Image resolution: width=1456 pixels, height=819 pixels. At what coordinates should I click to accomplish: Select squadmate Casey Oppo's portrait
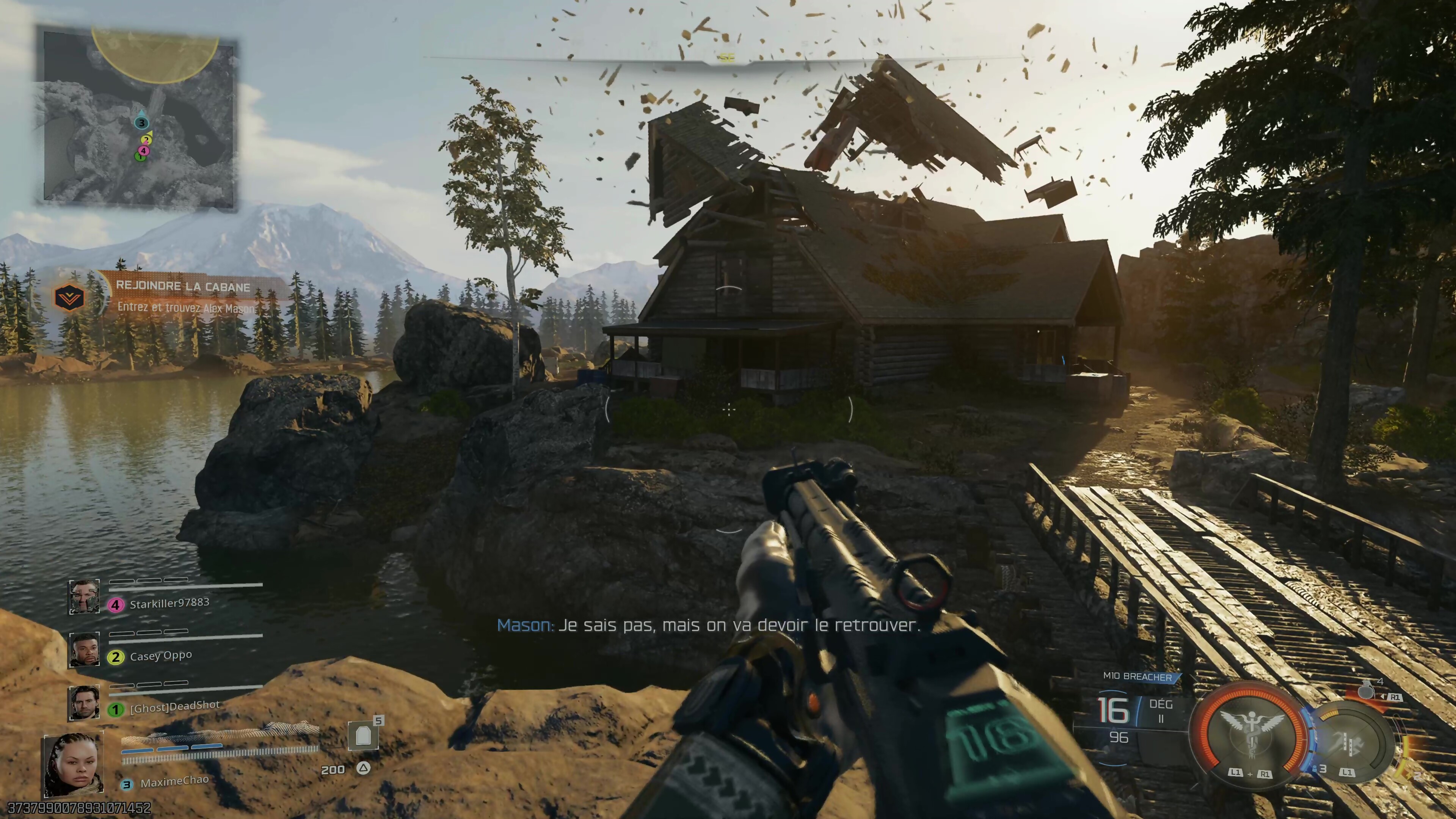84,649
